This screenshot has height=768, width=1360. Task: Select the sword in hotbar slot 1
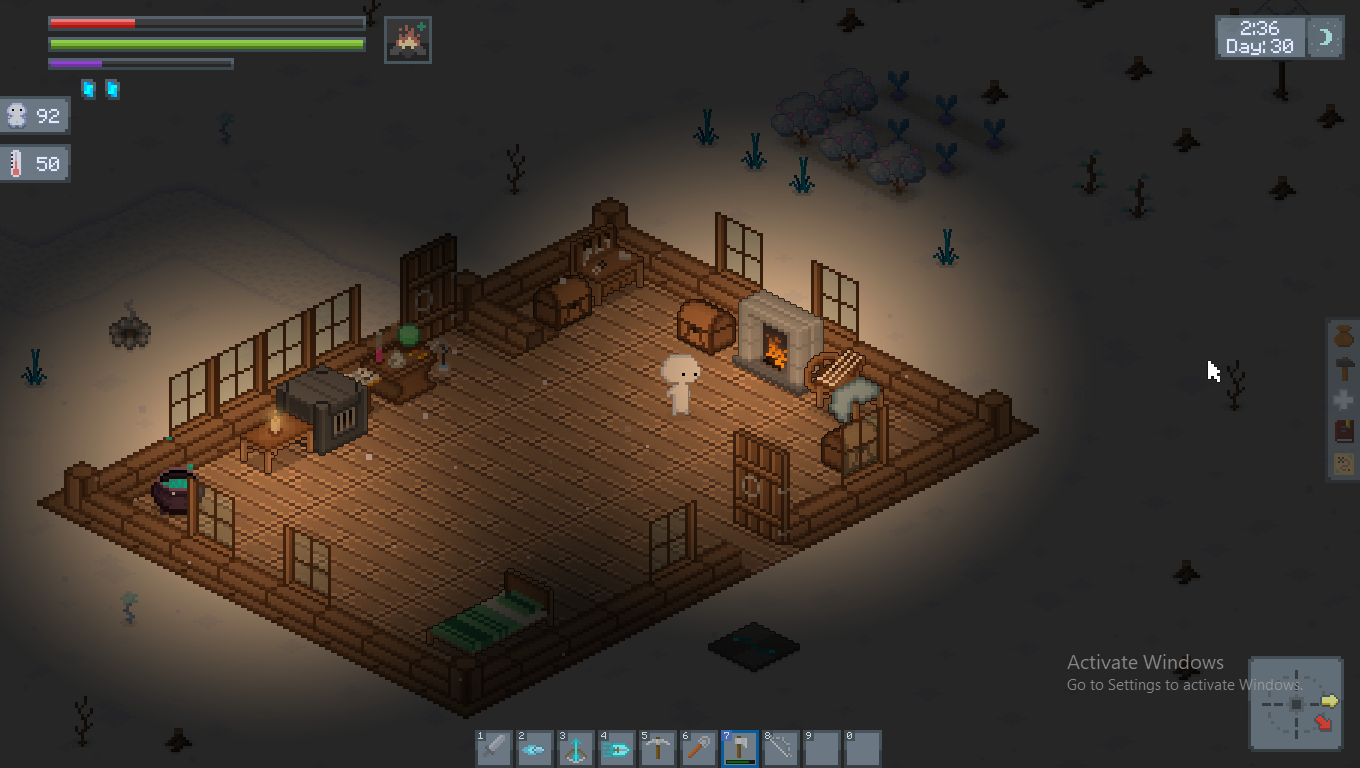[494, 749]
